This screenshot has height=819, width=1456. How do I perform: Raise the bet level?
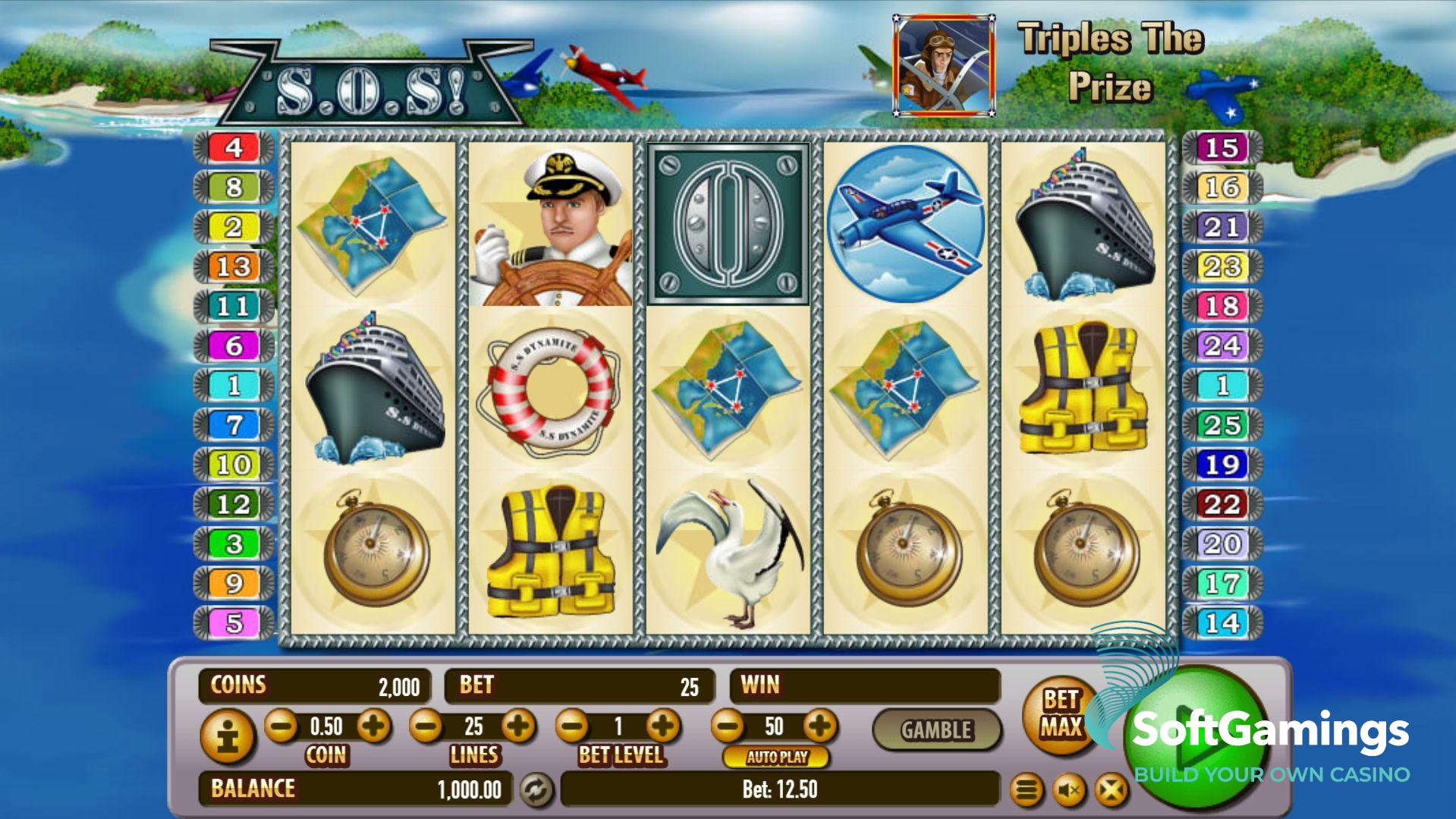pyautogui.click(x=664, y=726)
